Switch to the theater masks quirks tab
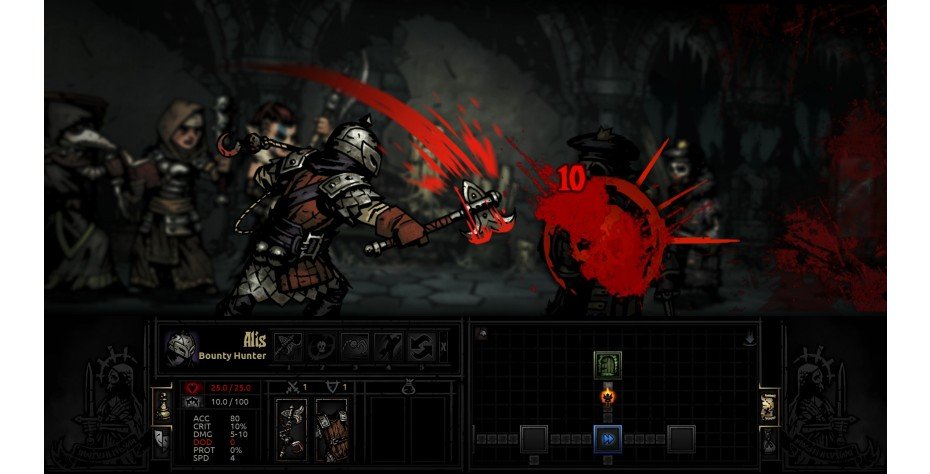 [x=161, y=438]
